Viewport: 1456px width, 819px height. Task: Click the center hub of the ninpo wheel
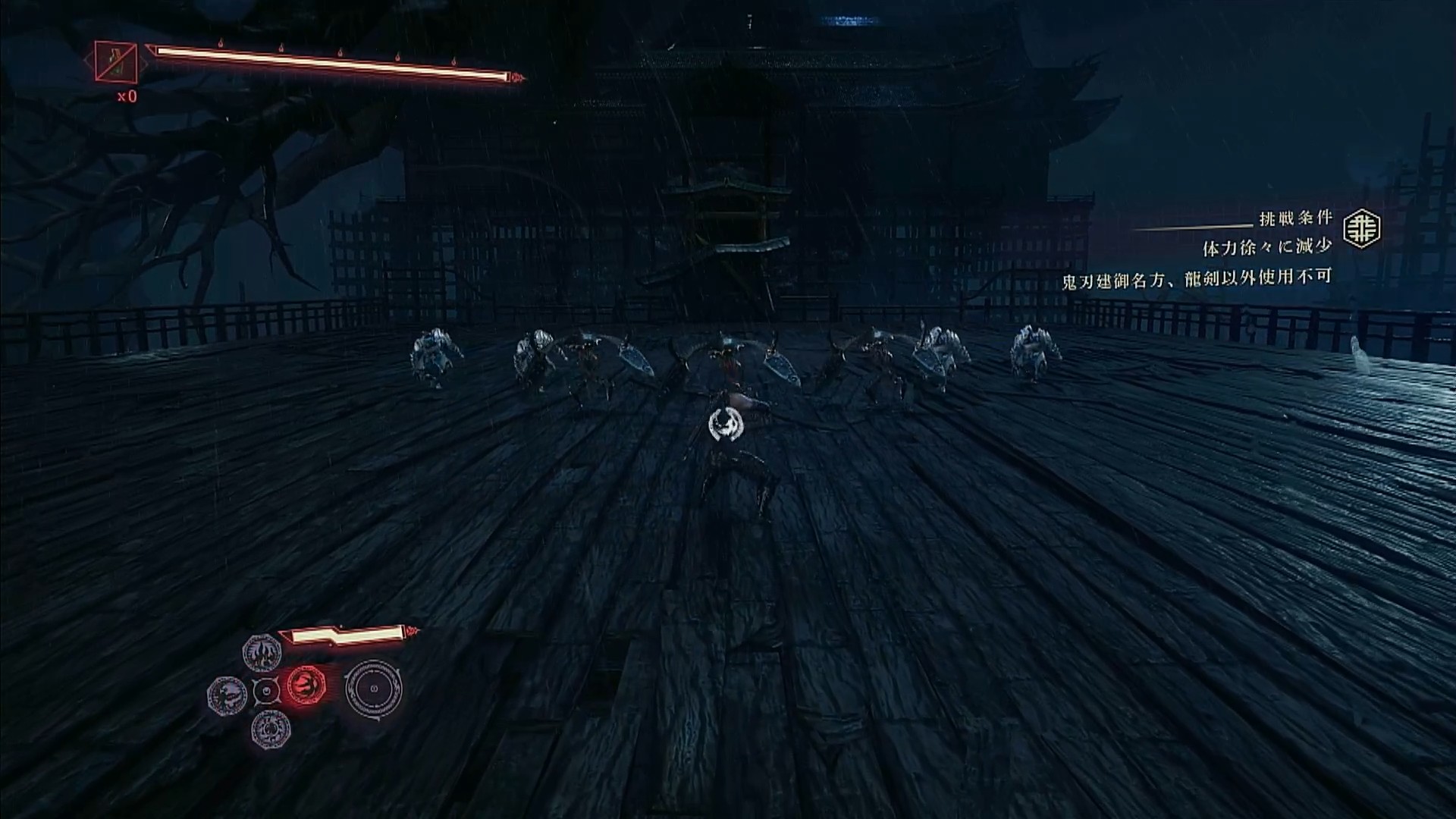tap(266, 691)
